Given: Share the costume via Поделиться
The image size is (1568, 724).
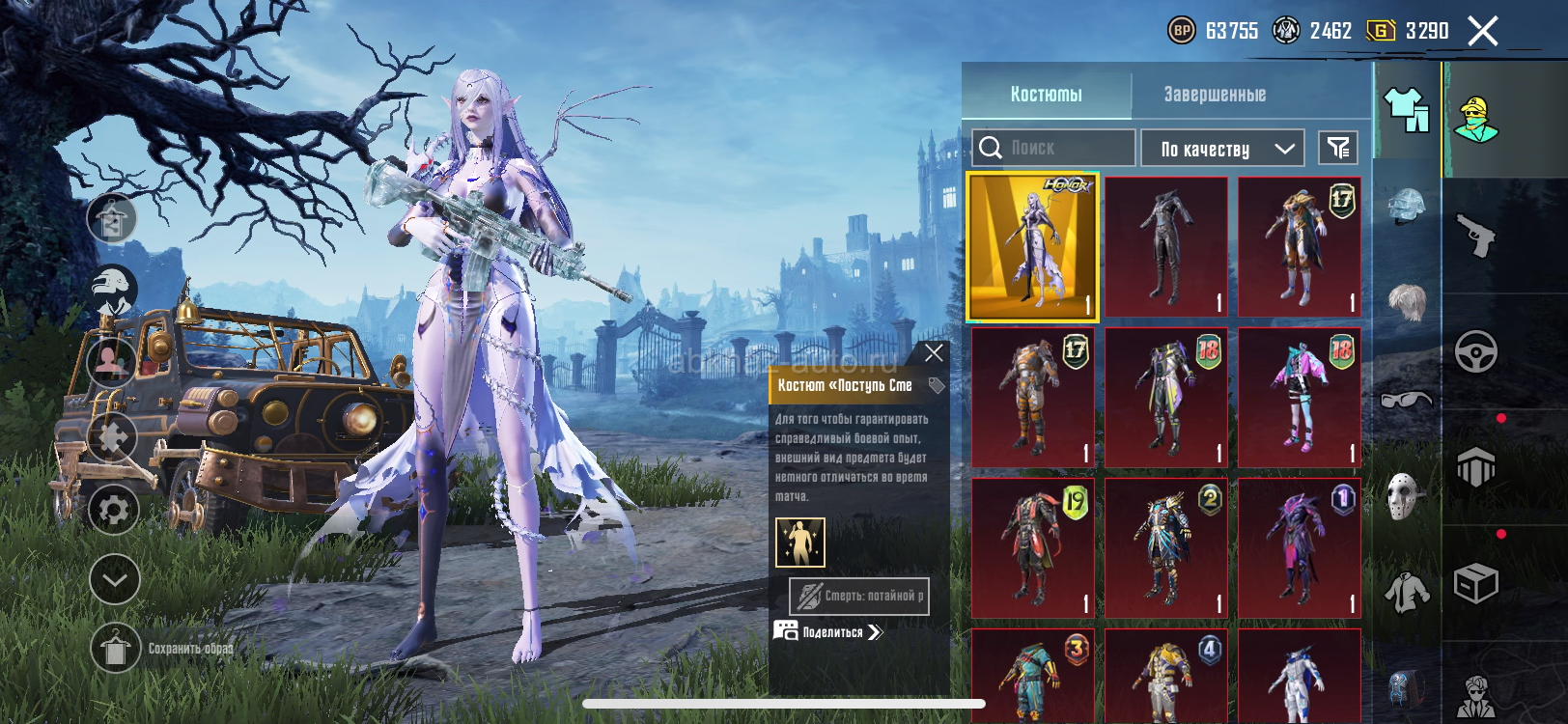Looking at the screenshot, I should pos(830,632).
